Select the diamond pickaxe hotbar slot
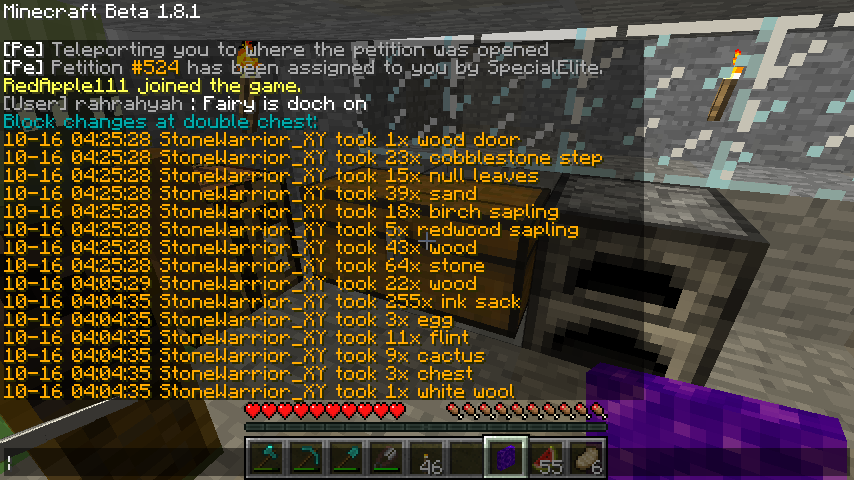 click(x=306, y=458)
